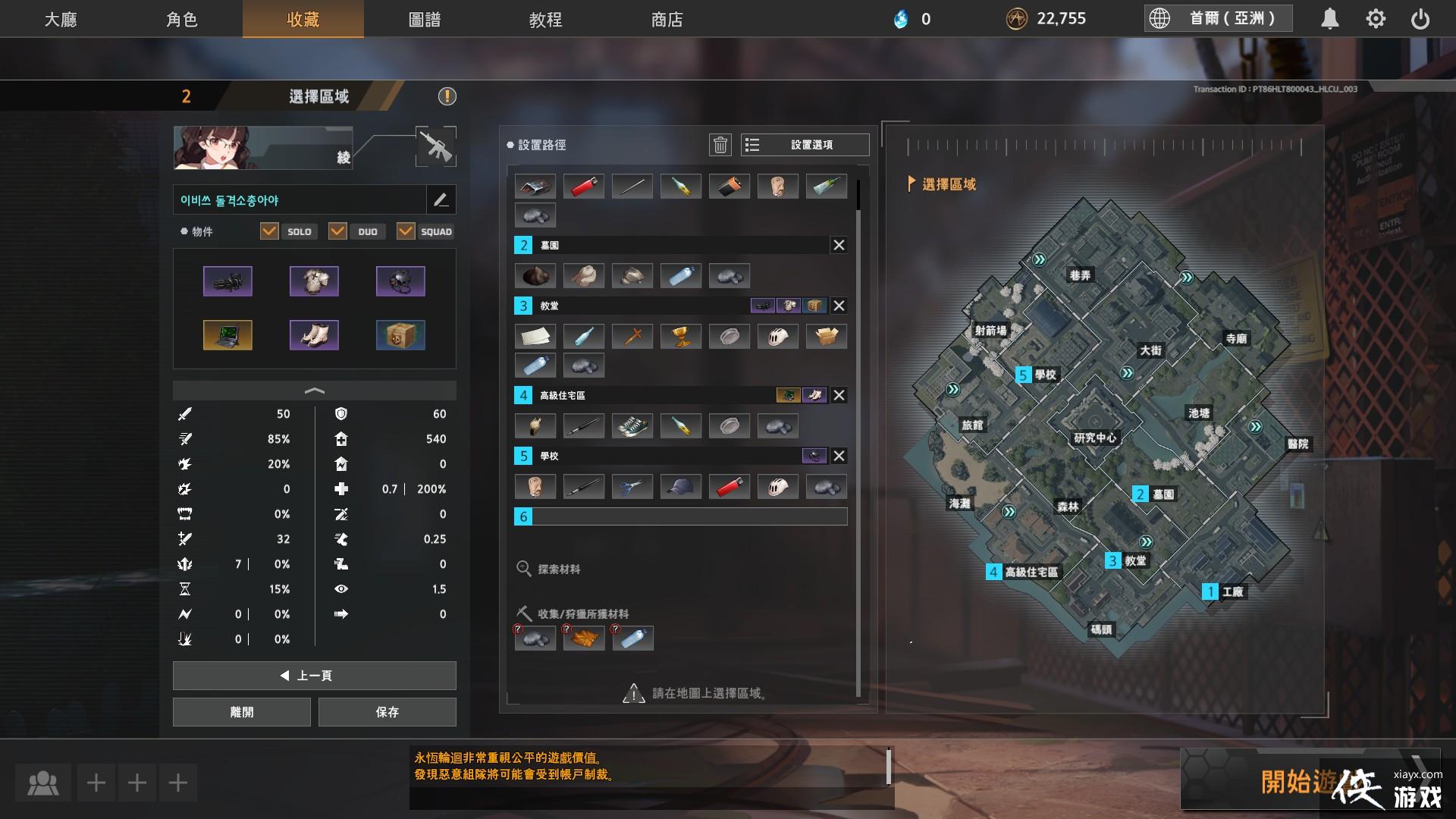The height and width of the screenshot is (819, 1456).
Task: Select the golden chalice item under 教堂
Action: 681,335
